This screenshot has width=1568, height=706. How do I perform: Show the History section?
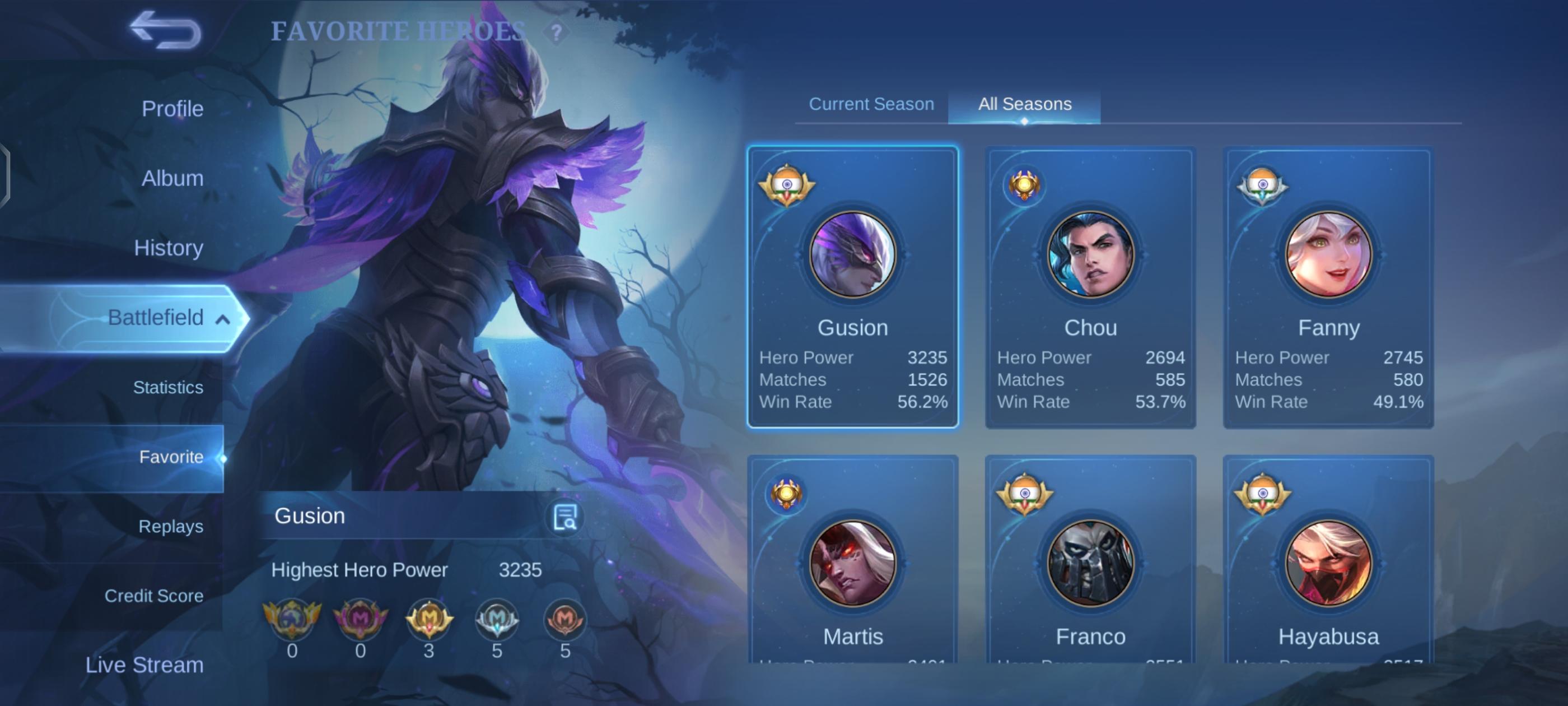(x=168, y=248)
